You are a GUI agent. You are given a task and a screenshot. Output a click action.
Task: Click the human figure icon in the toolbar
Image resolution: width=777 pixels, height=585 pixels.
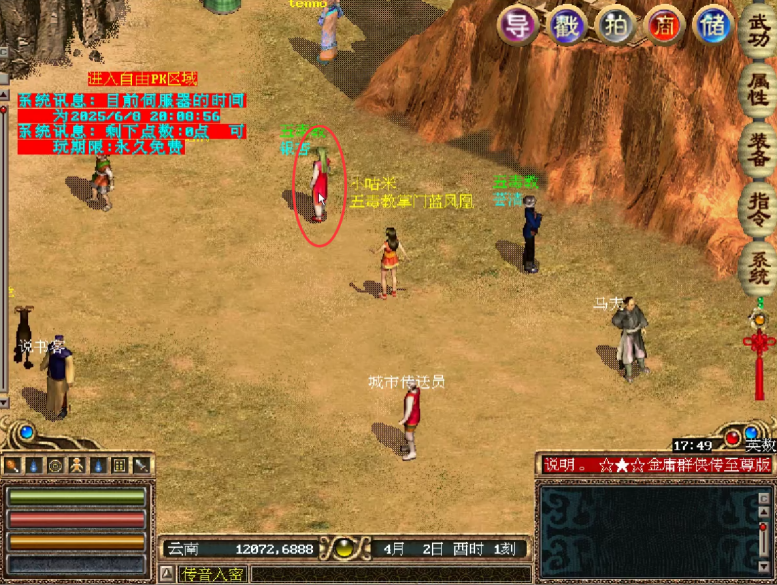pyautogui.click(x=76, y=465)
